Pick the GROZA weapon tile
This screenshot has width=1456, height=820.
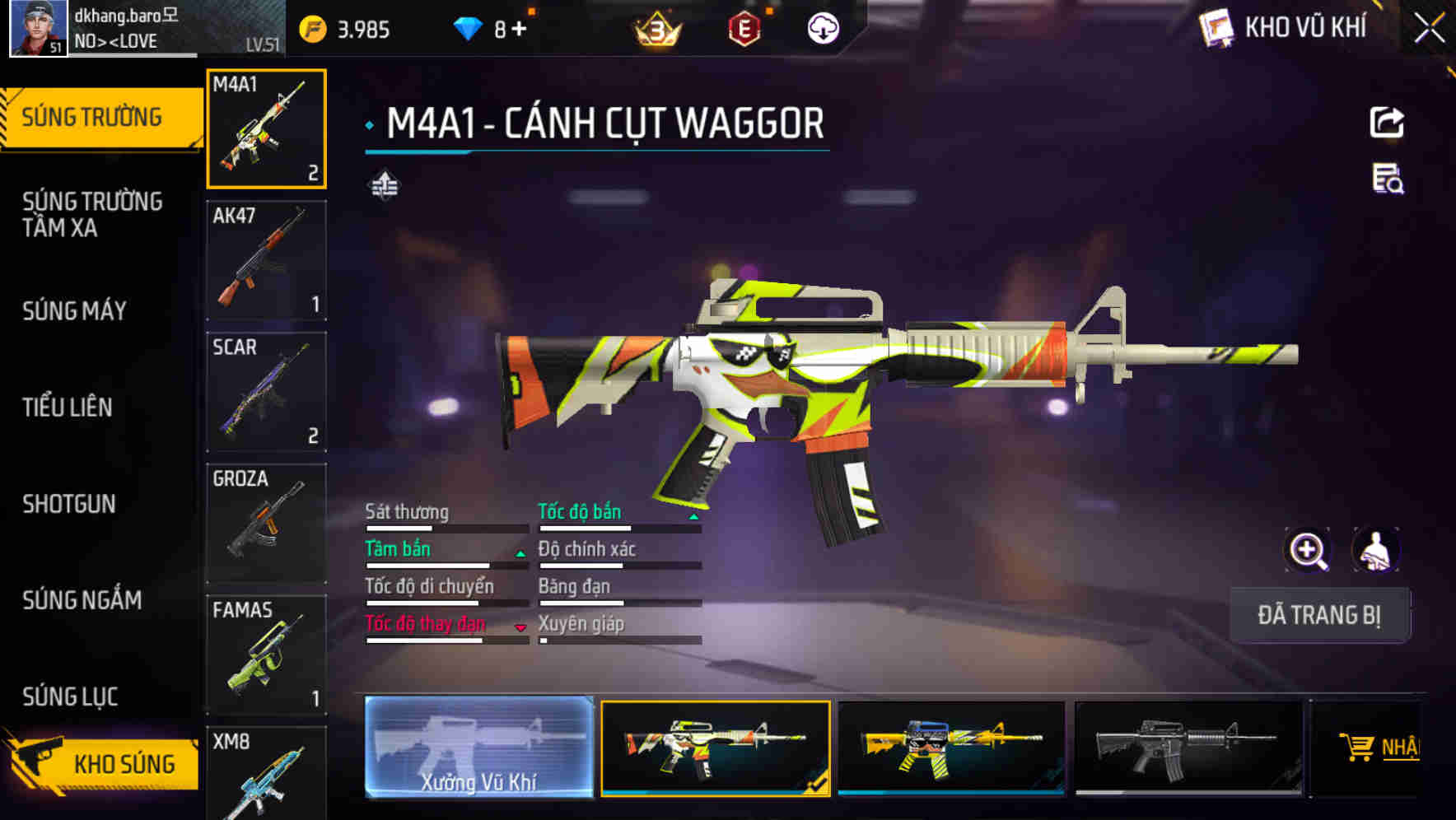(266, 524)
